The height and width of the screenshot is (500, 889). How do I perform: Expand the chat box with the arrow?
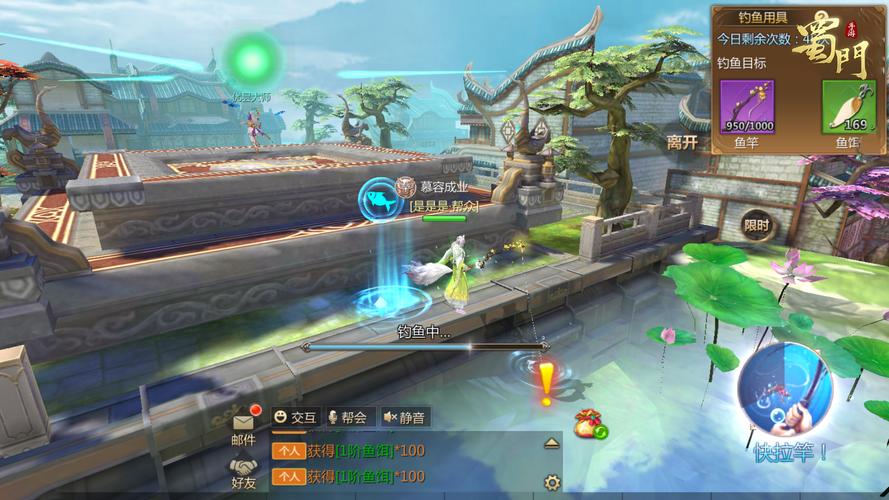click(551, 442)
